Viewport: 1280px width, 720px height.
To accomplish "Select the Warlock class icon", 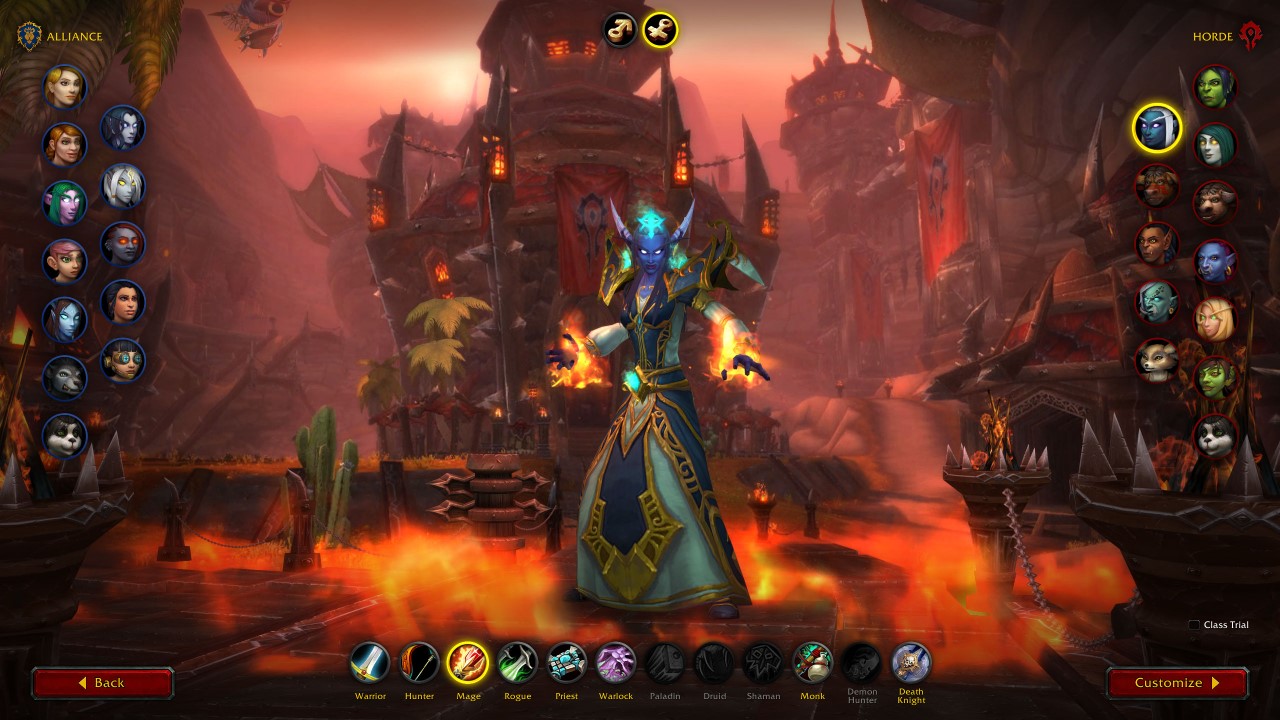I will click(615, 660).
